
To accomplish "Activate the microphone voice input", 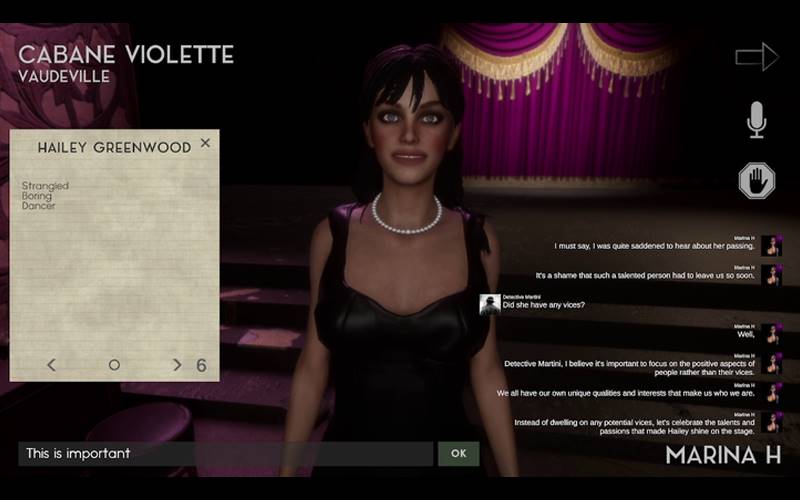I will (x=757, y=120).
